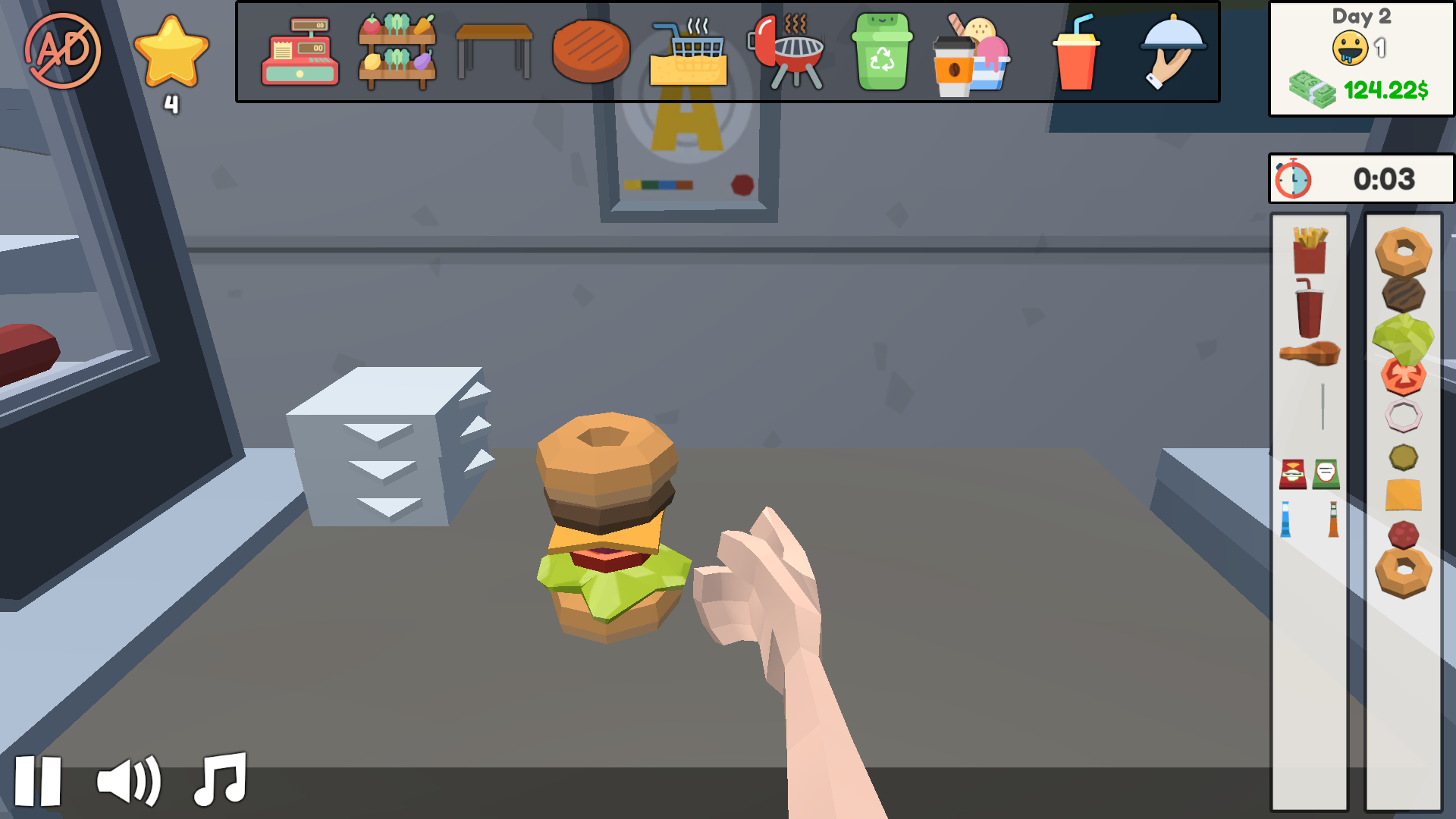1456x819 pixels.
Task: Select the coffee and ice cream station
Action: point(973,53)
